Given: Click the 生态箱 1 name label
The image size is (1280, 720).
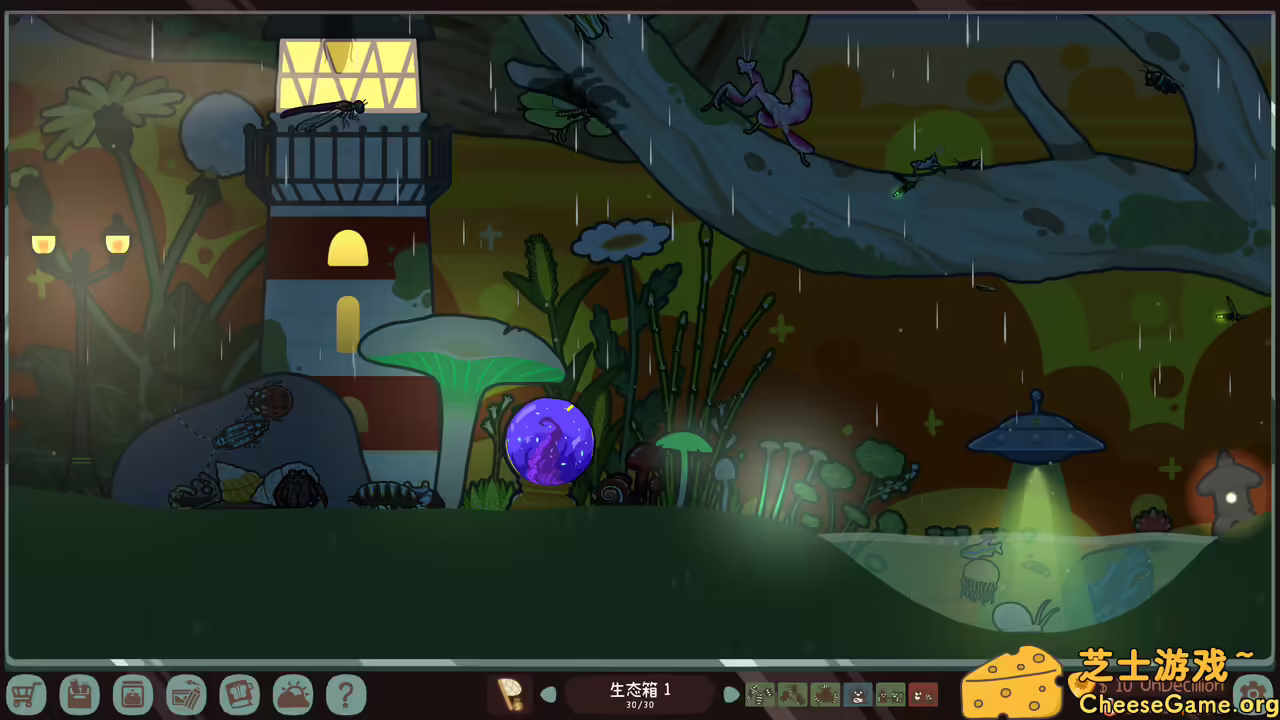Looking at the screenshot, I should tap(640, 688).
